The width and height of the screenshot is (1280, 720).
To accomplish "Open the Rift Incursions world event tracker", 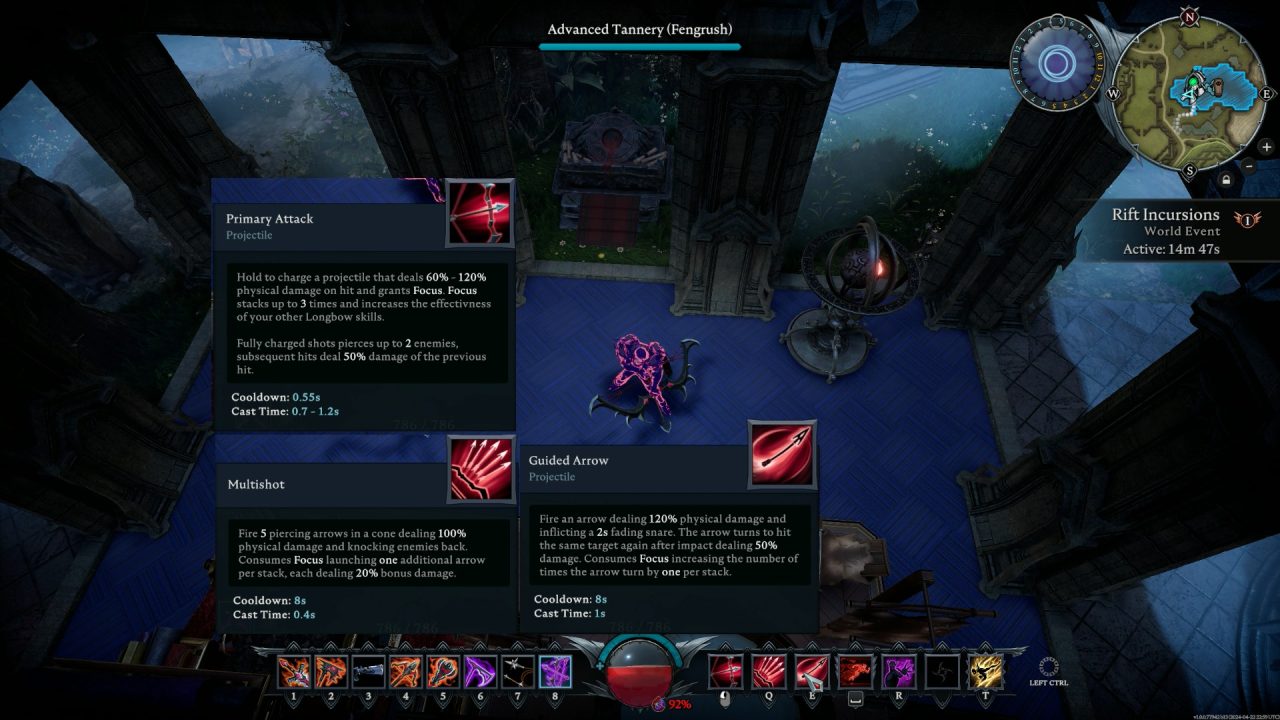I will [x=1165, y=231].
